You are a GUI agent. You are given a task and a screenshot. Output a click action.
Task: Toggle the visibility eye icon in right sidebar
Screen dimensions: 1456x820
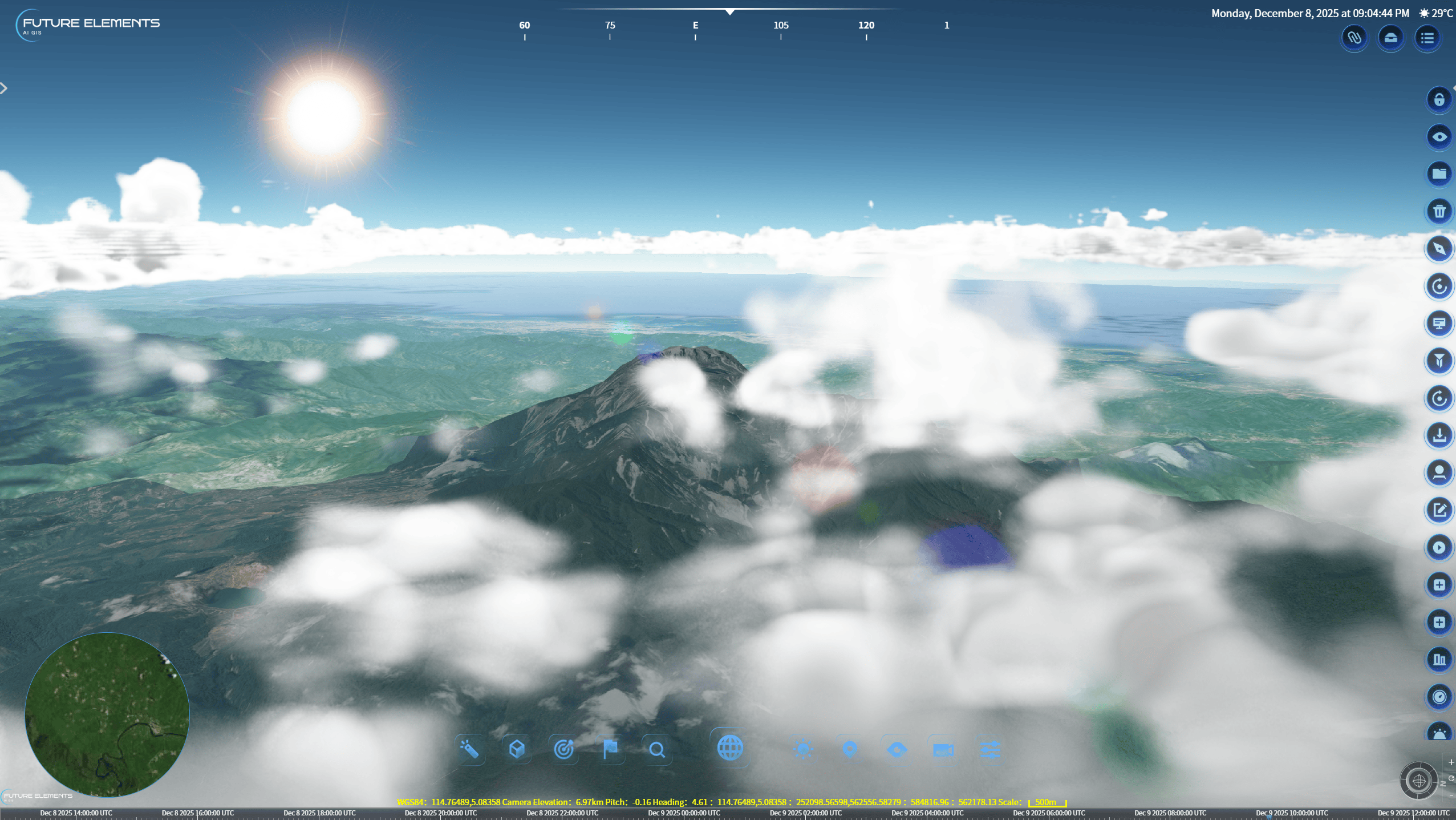[1439, 136]
